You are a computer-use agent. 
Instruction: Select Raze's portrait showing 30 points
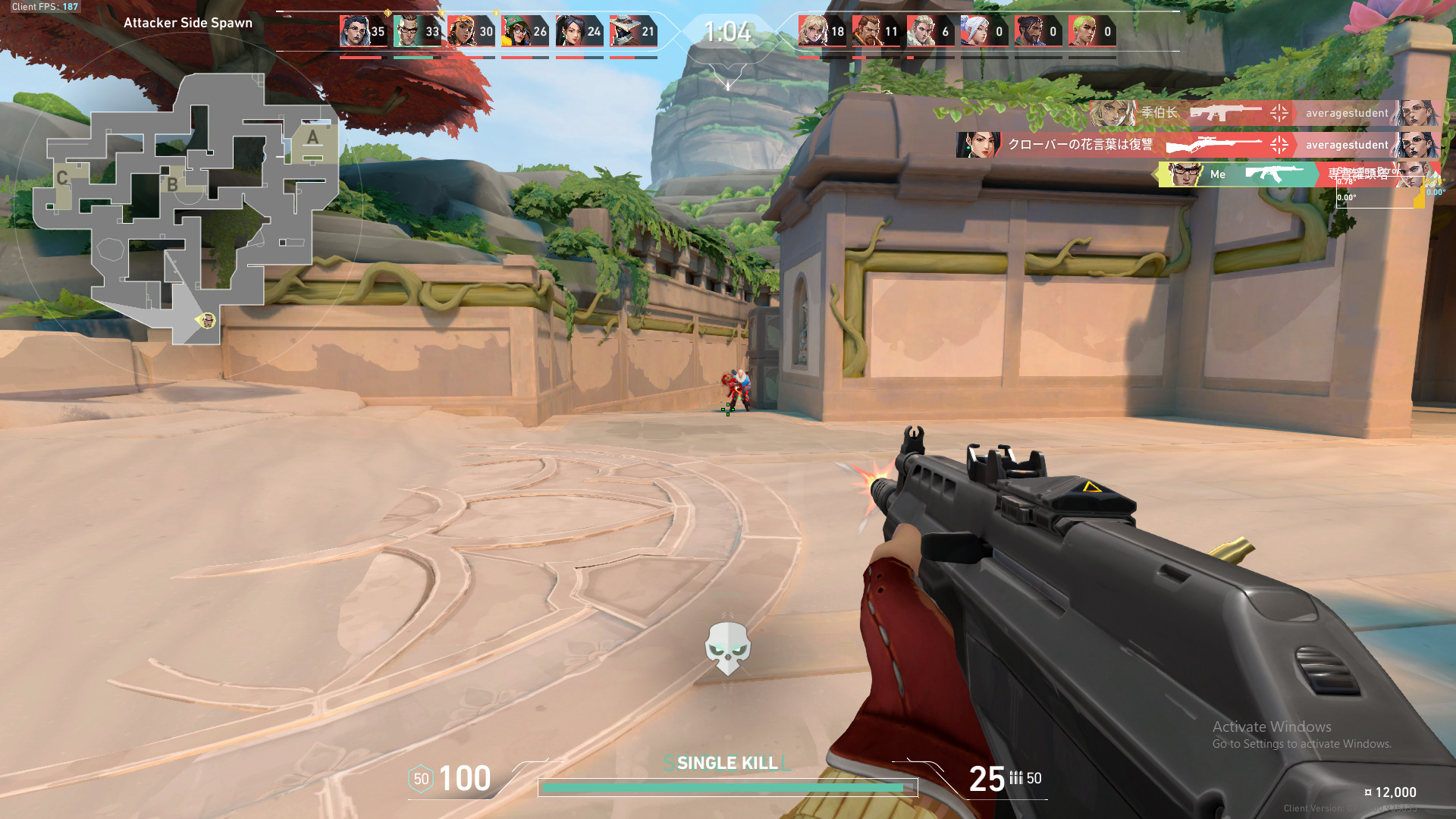pyautogui.click(x=464, y=32)
